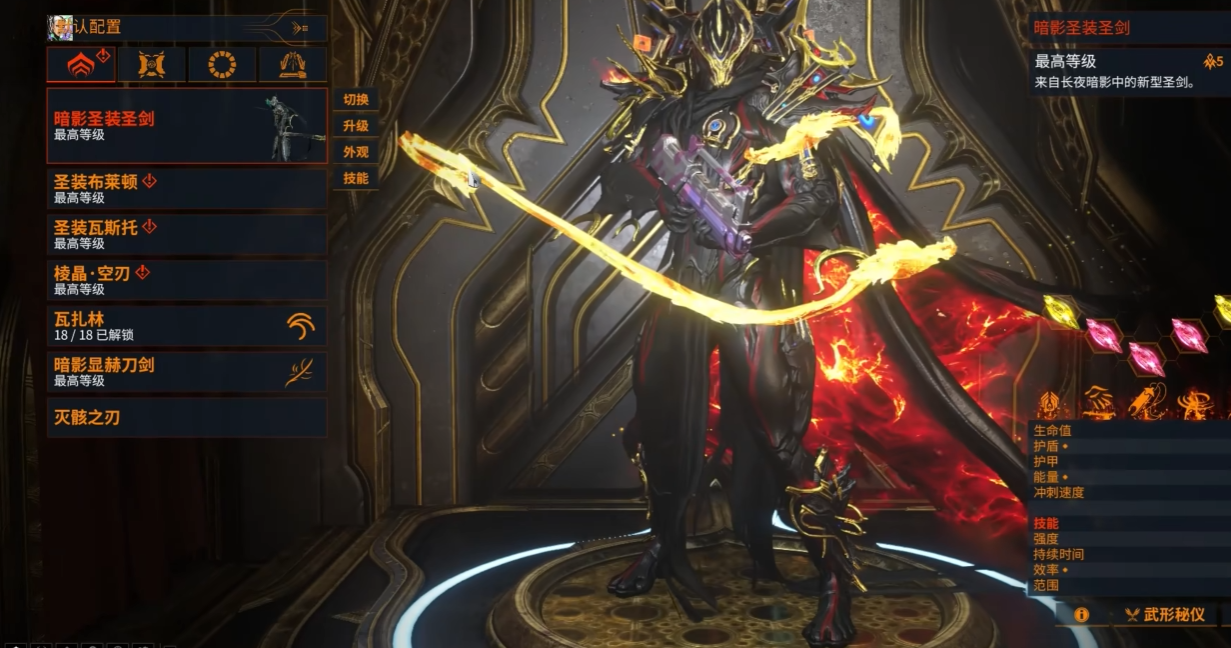1231x648 pixels.
Task: Open the 圣装布莱顿 primary weapon slot
Action: click(186, 189)
